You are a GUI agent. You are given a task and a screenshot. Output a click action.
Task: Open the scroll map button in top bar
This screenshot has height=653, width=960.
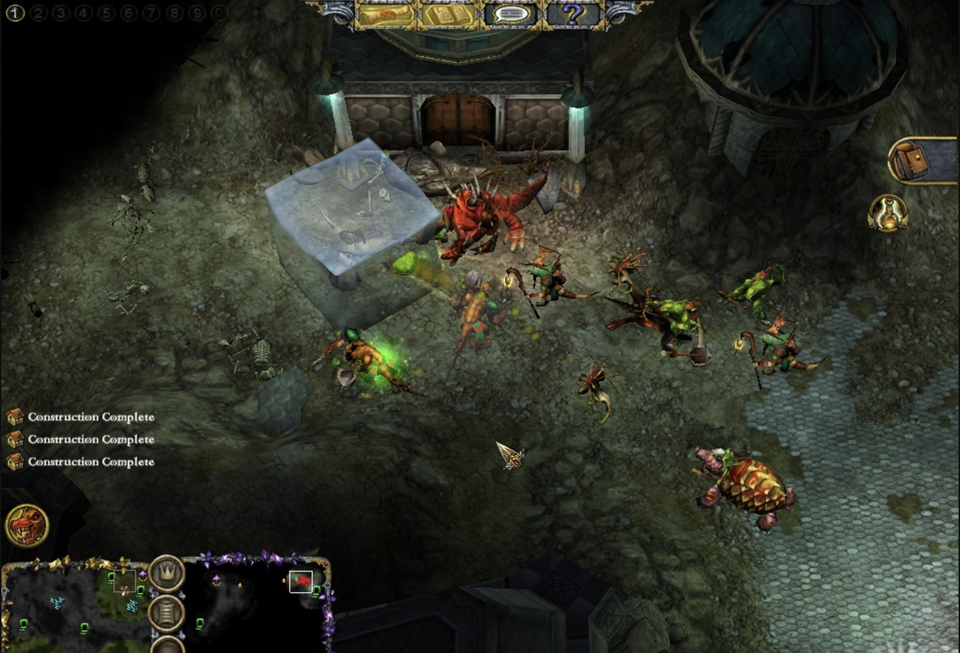pos(386,15)
